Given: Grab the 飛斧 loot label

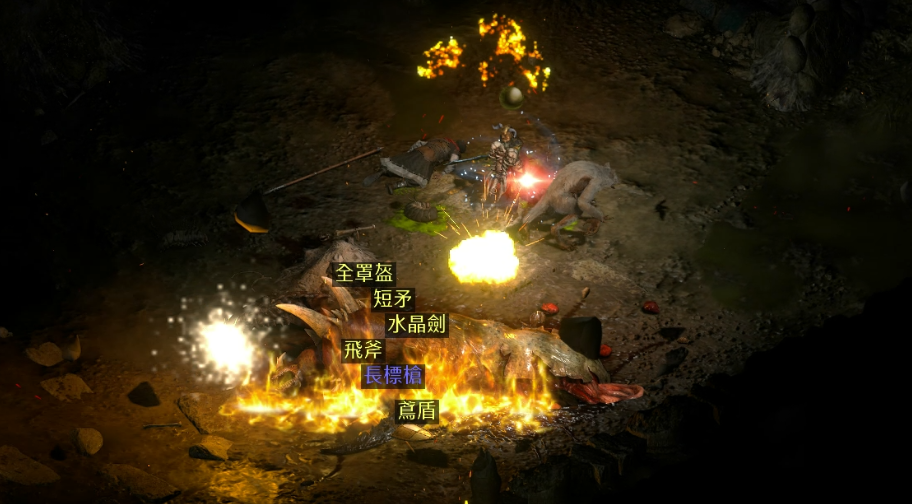Looking at the screenshot, I should coord(362,350).
